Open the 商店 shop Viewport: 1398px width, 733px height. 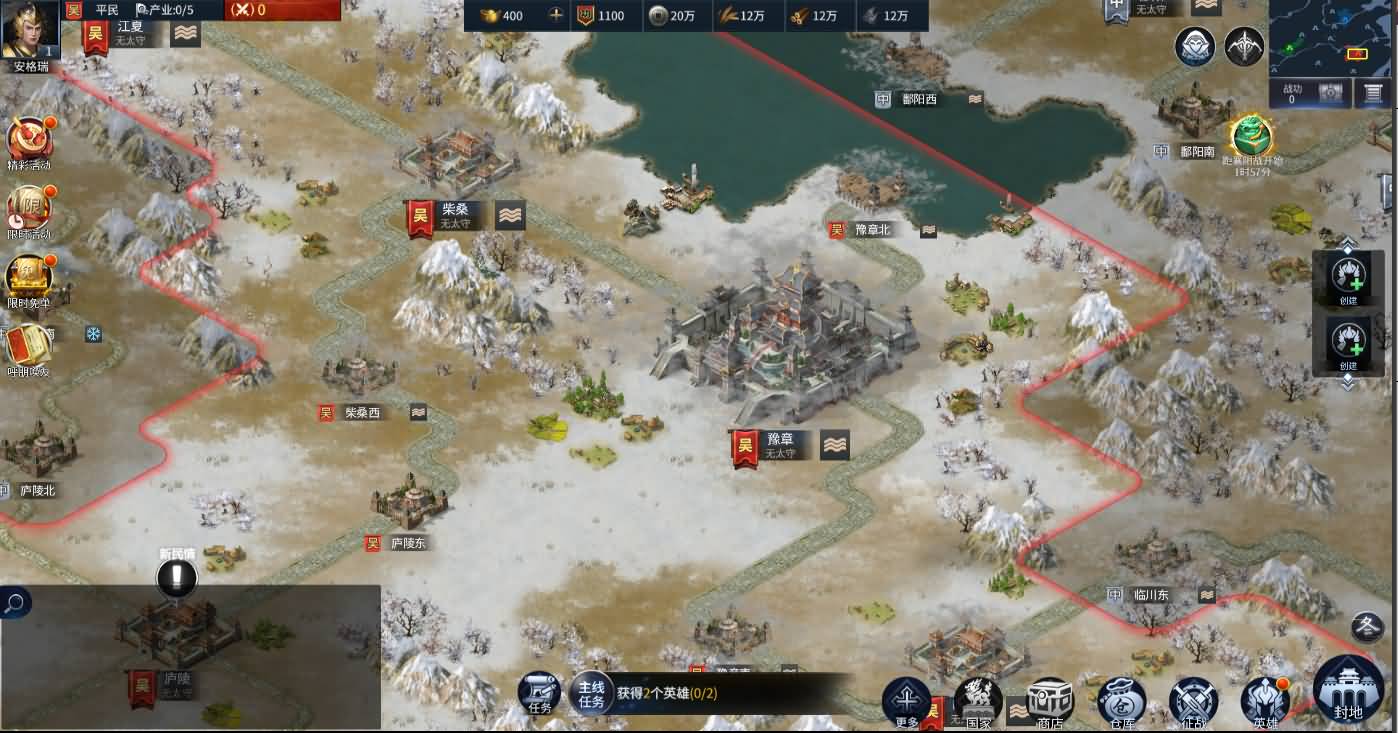click(x=1050, y=700)
